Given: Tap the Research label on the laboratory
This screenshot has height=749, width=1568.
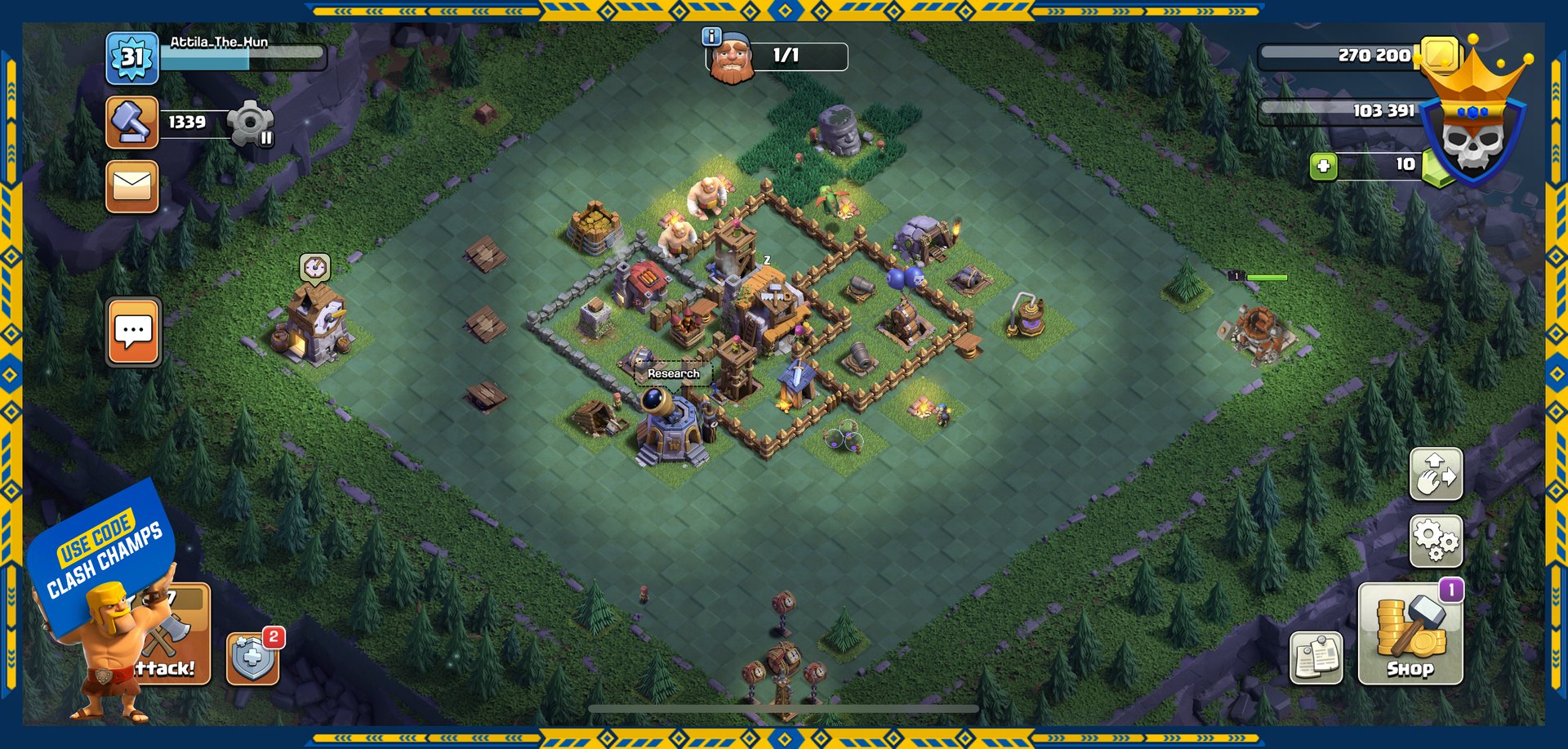Looking at the screenshot, I should [x=673, y=373].
